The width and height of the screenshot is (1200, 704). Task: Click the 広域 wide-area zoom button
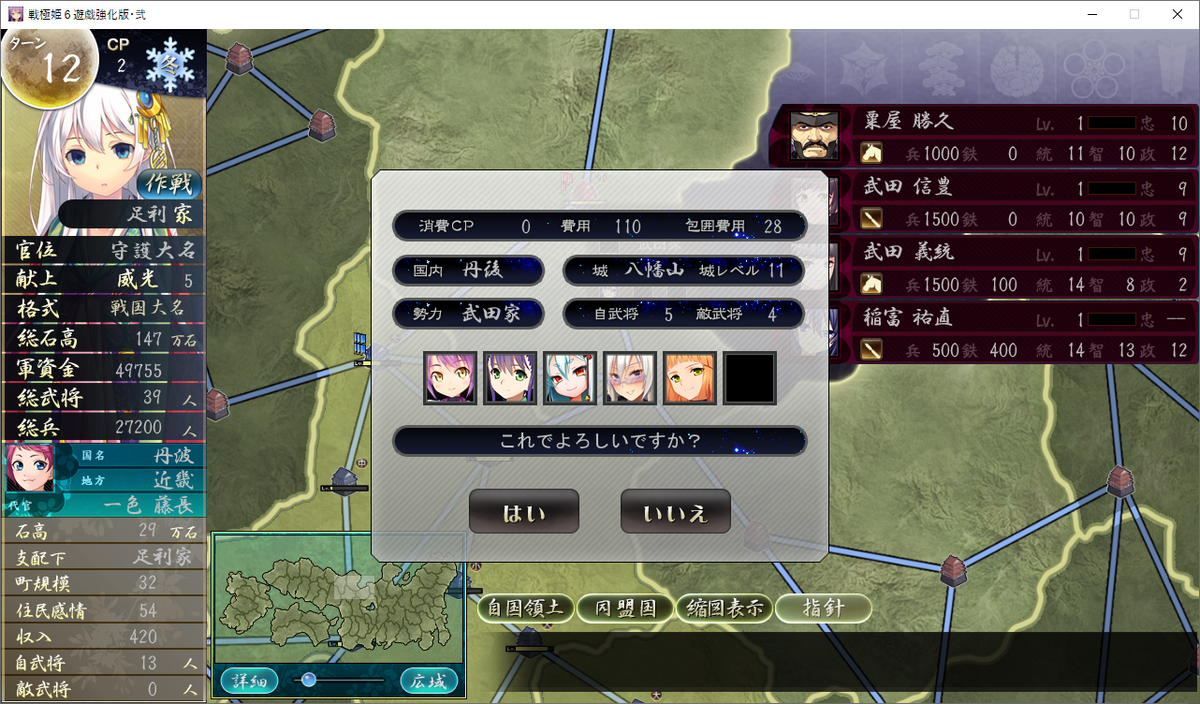[x=430, y=681]
